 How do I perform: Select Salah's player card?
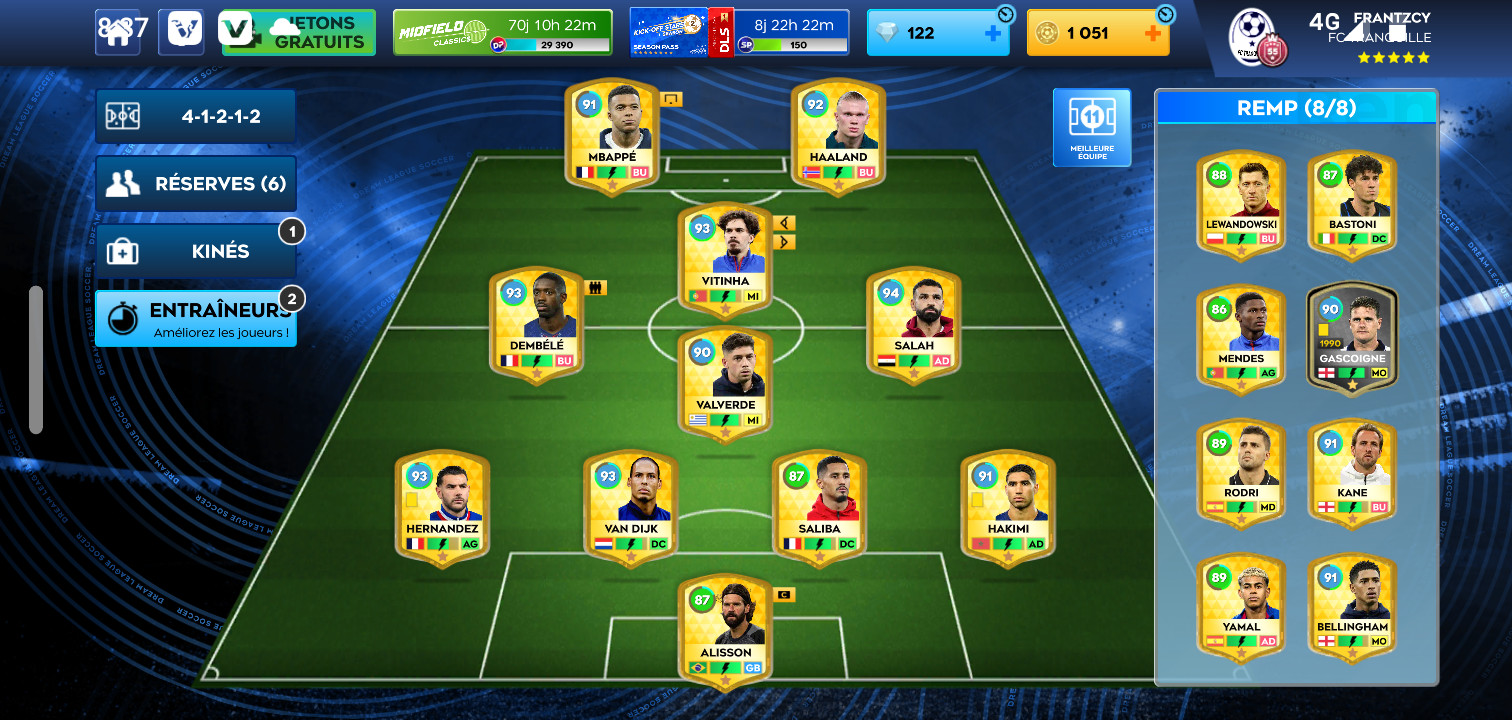coord(913,324)
